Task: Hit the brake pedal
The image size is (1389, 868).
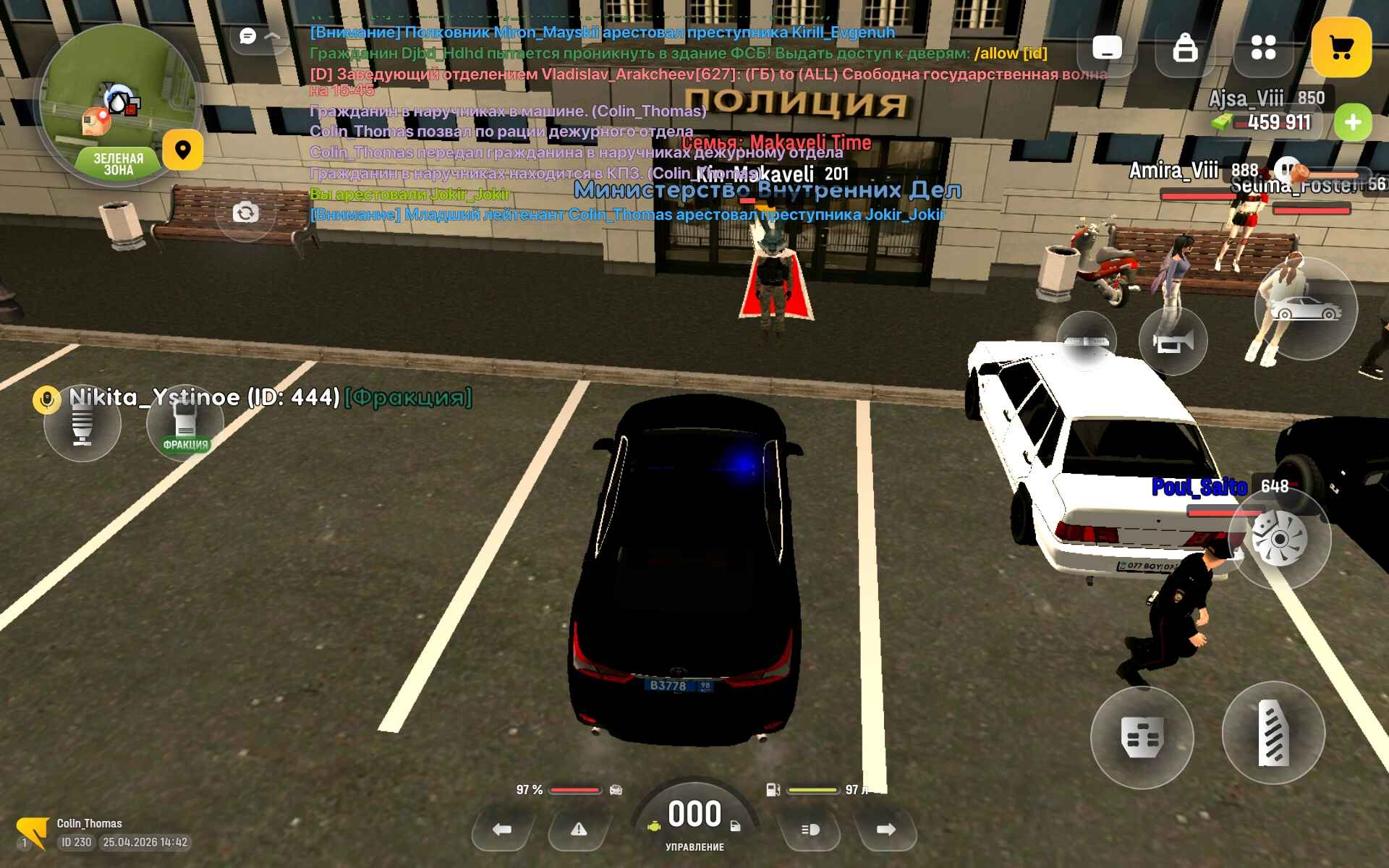Action: point(1142,737)
